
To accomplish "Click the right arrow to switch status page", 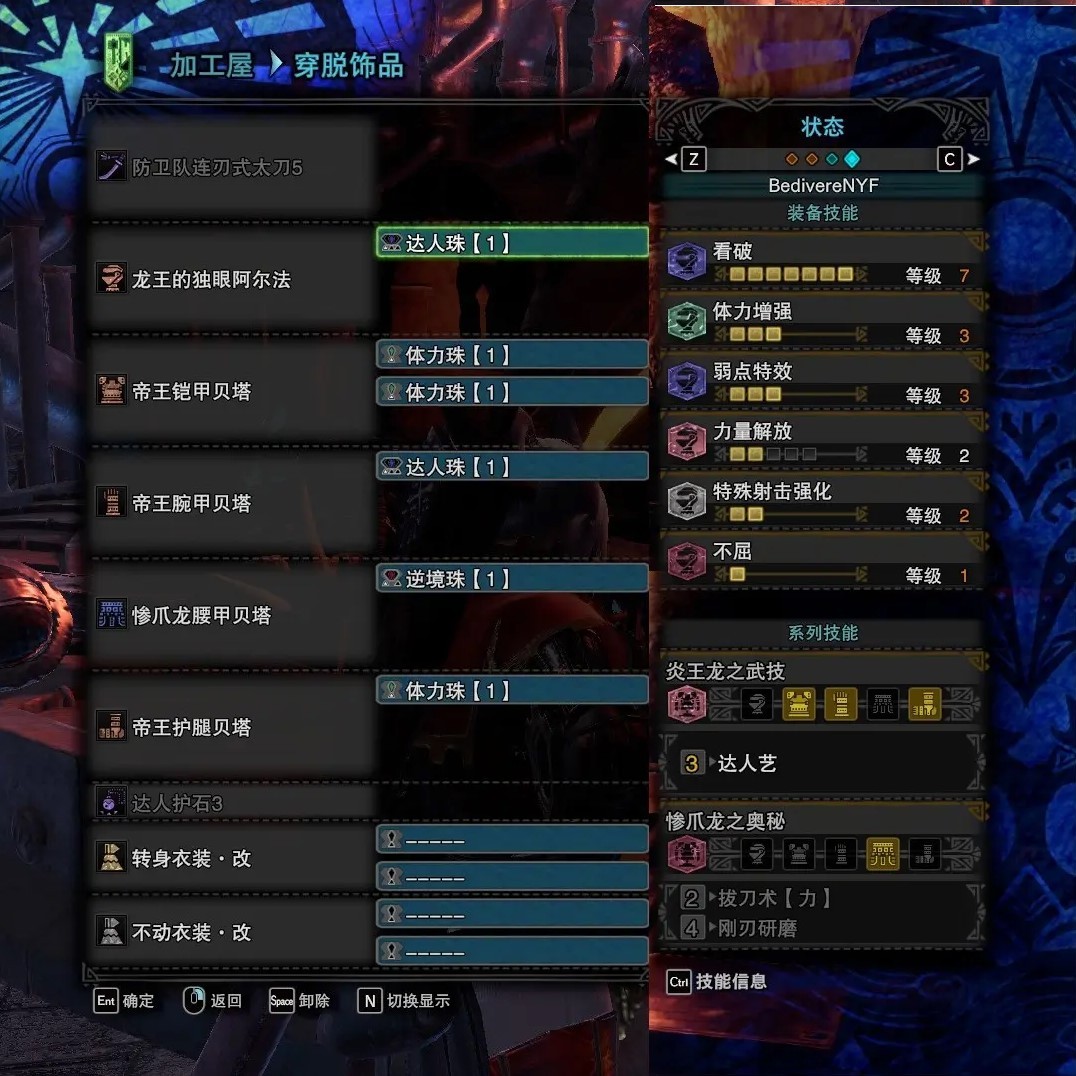I will coord(974,159).
